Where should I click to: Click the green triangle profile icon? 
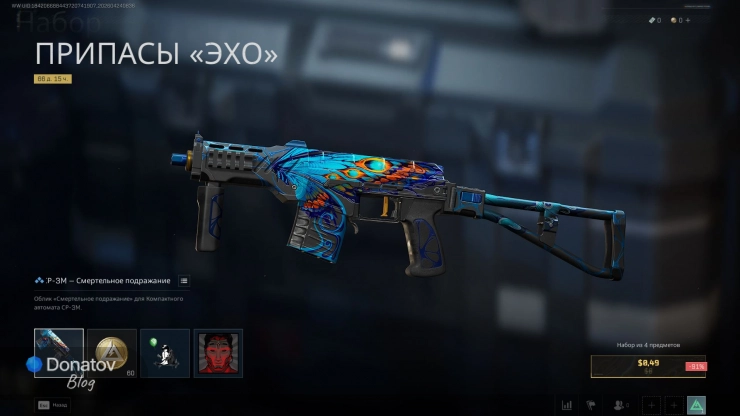(697, 405)
